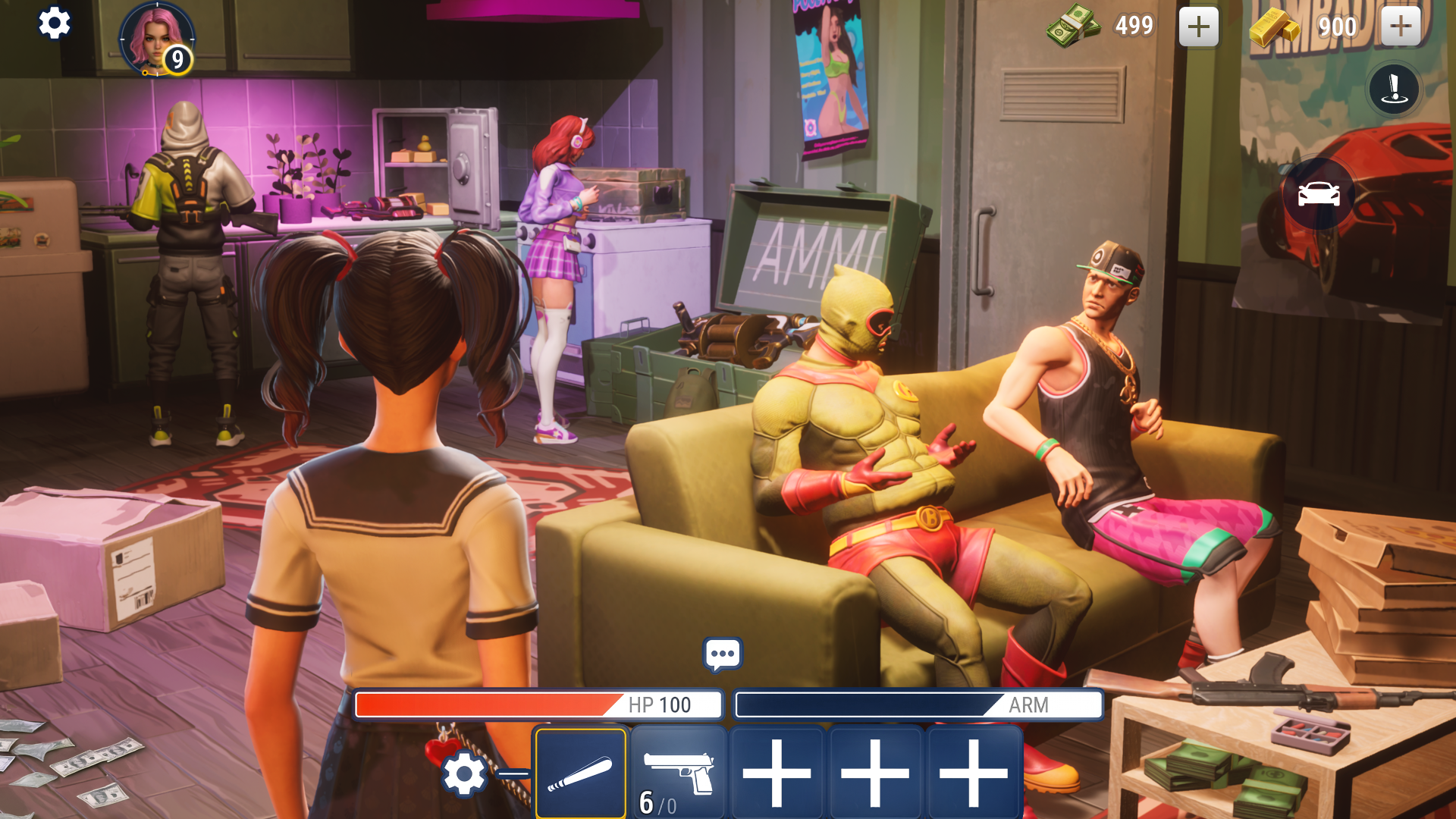
Task: Open the chat bubble above the couch
Action: point(723,652)
